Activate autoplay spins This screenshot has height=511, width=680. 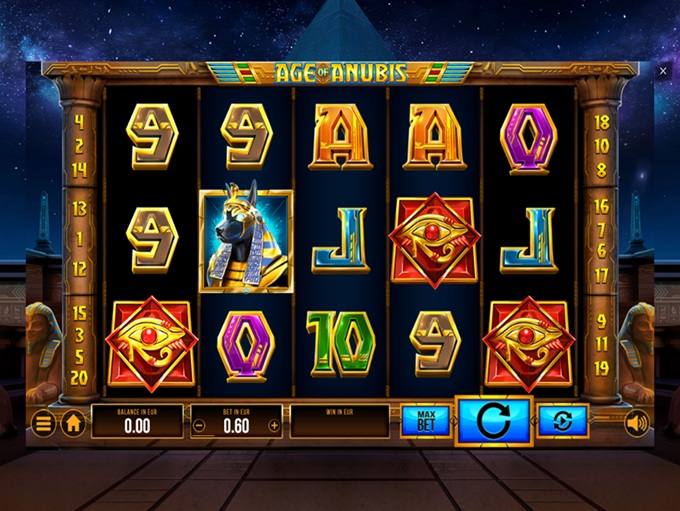coord(563,421)
